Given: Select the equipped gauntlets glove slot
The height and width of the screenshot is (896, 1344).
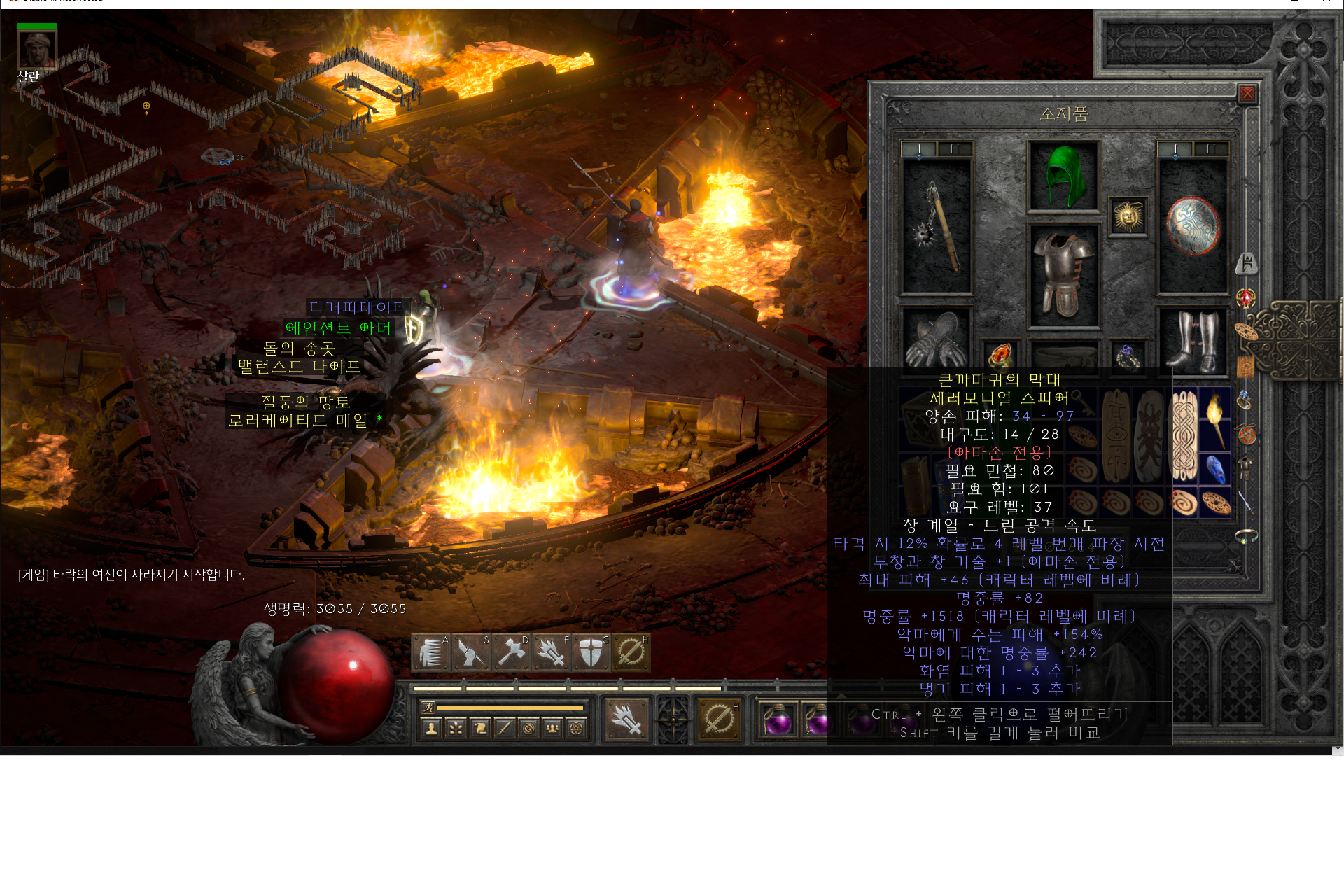Looking at the screenshot, I should 937,340.
